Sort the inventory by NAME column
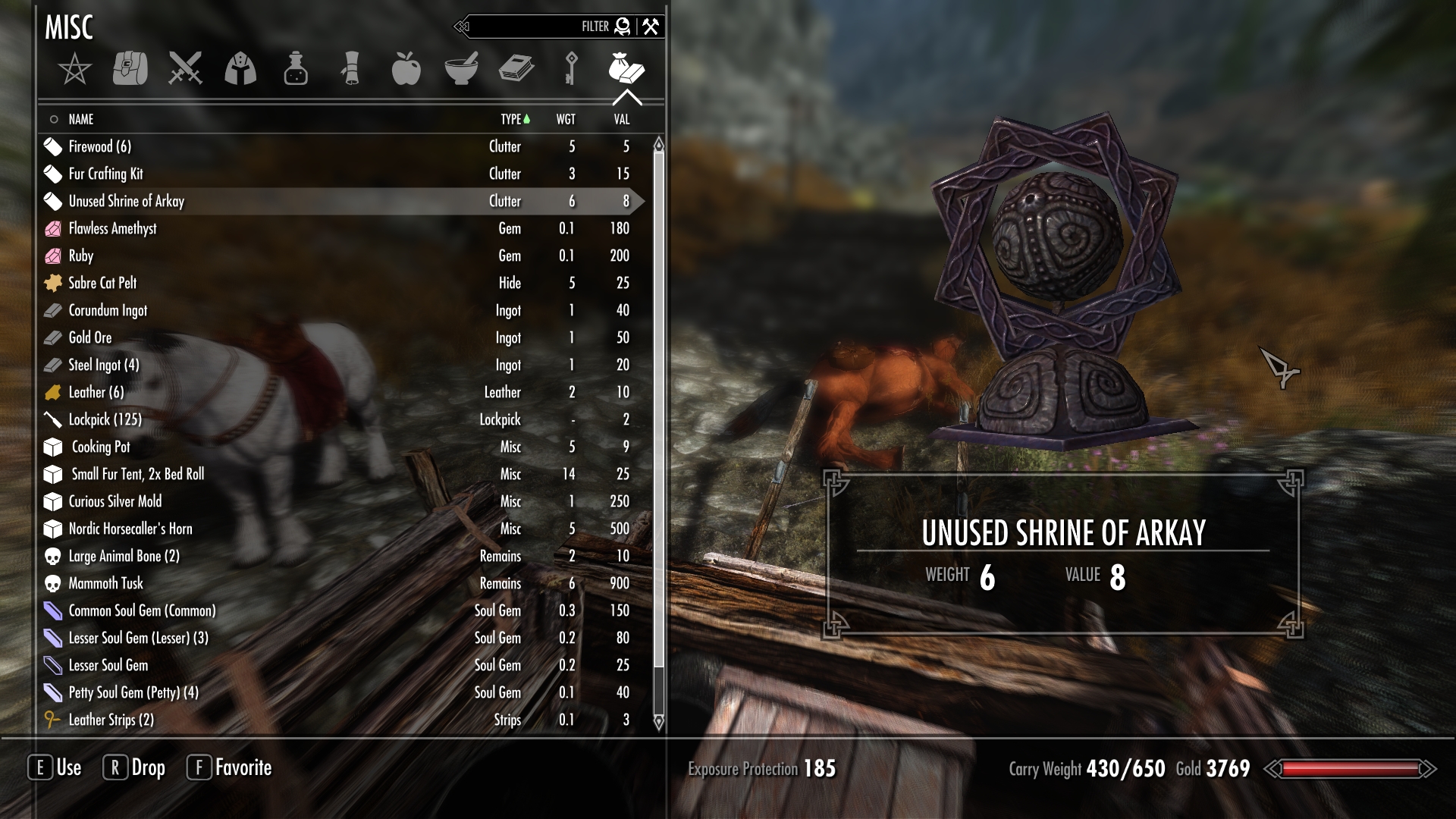 pyautogui.click(x=80, y=119)
